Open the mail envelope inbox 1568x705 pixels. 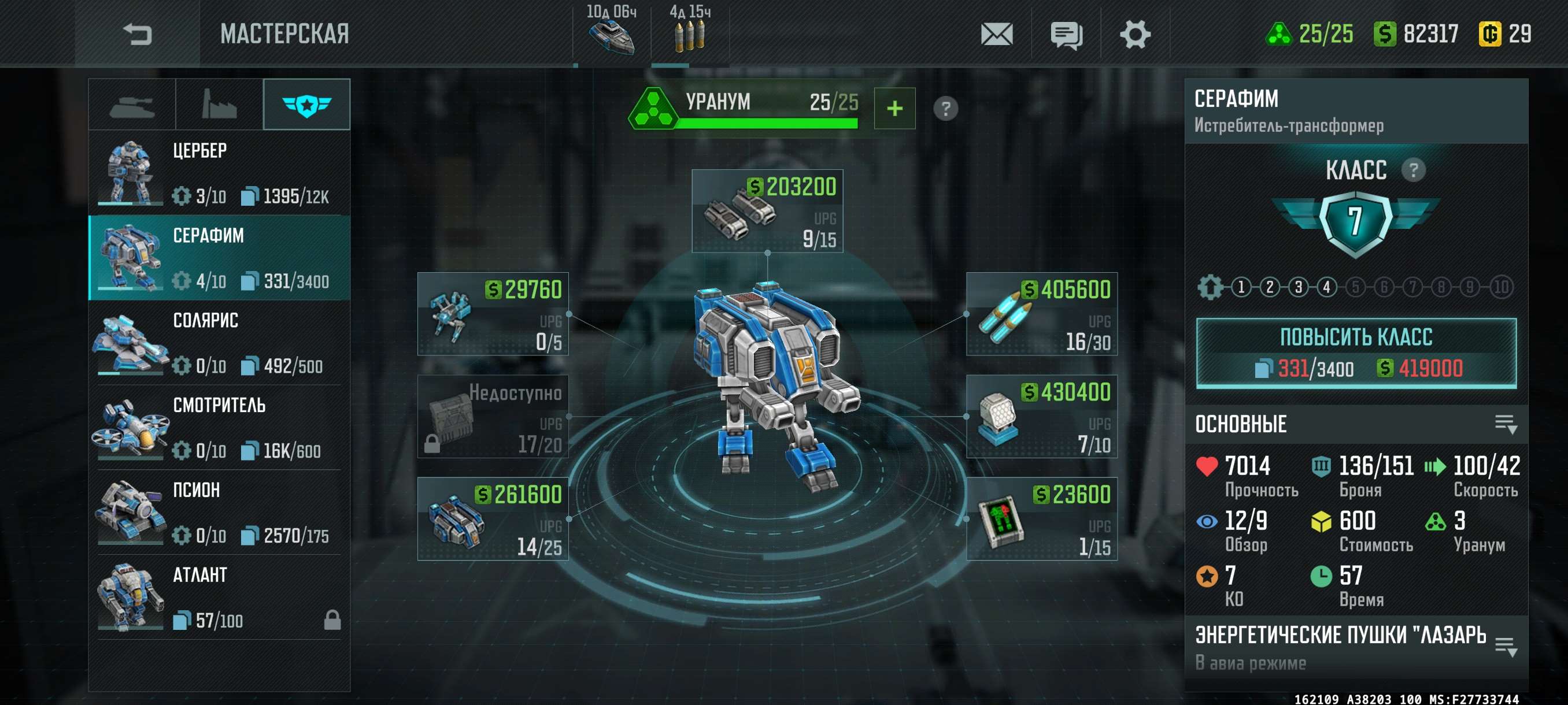coord(996,34)
